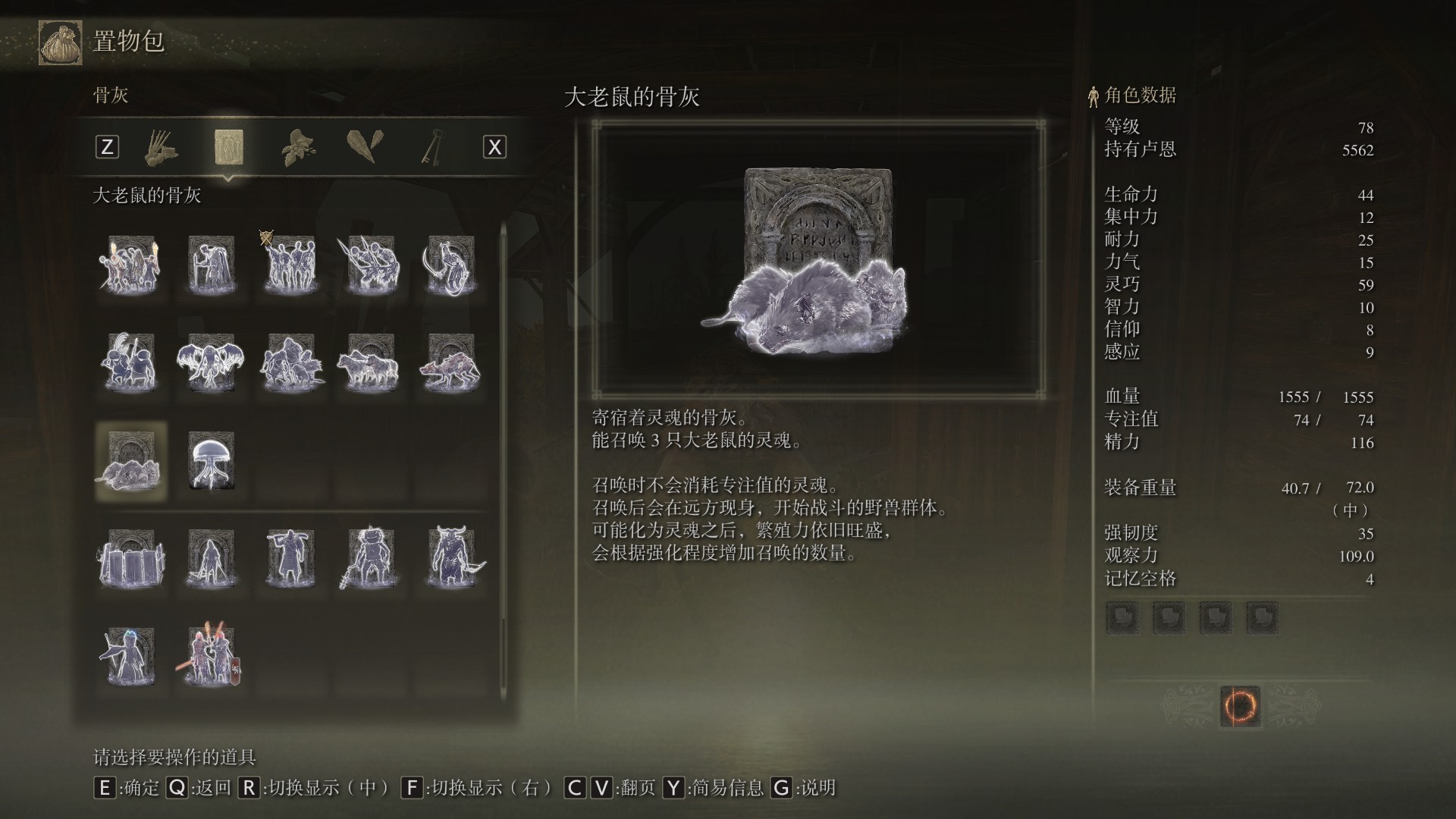Image resolution: width=1456 pixels, height=819 pixels.
Task: Click X to go to next category
Action: 495,147
